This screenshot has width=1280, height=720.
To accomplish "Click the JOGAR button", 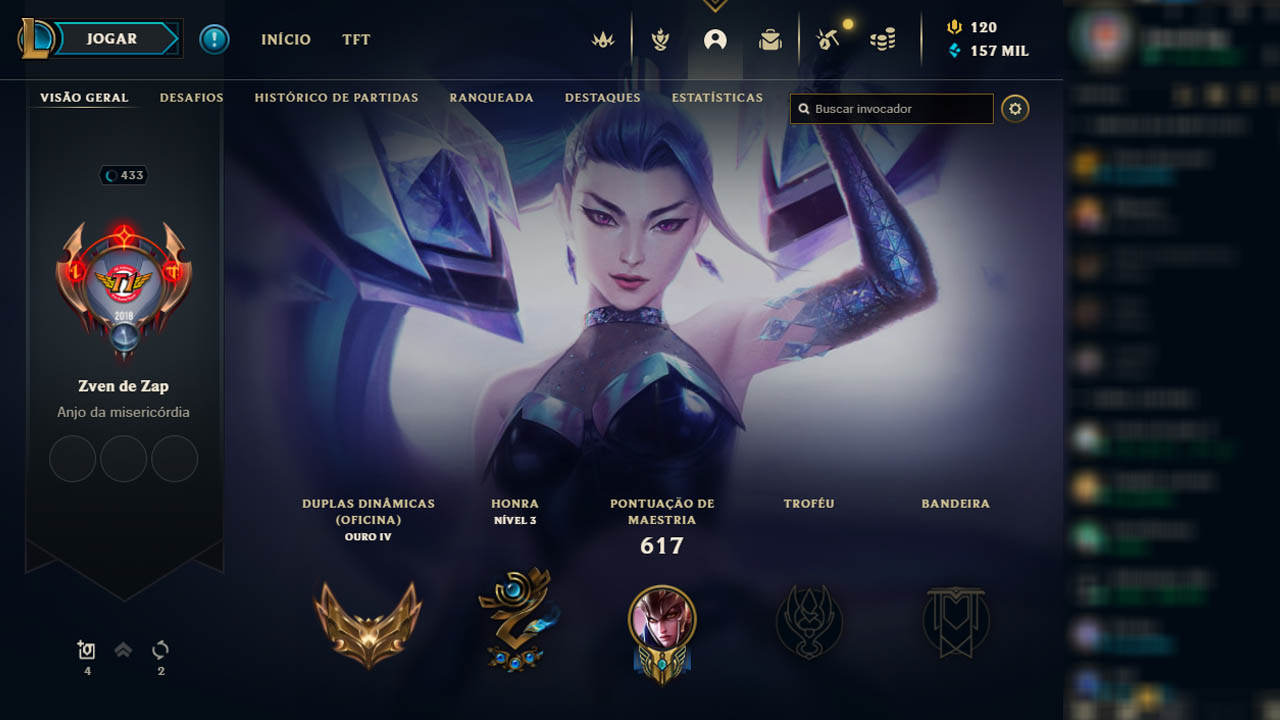I will (x=112, y=38).
